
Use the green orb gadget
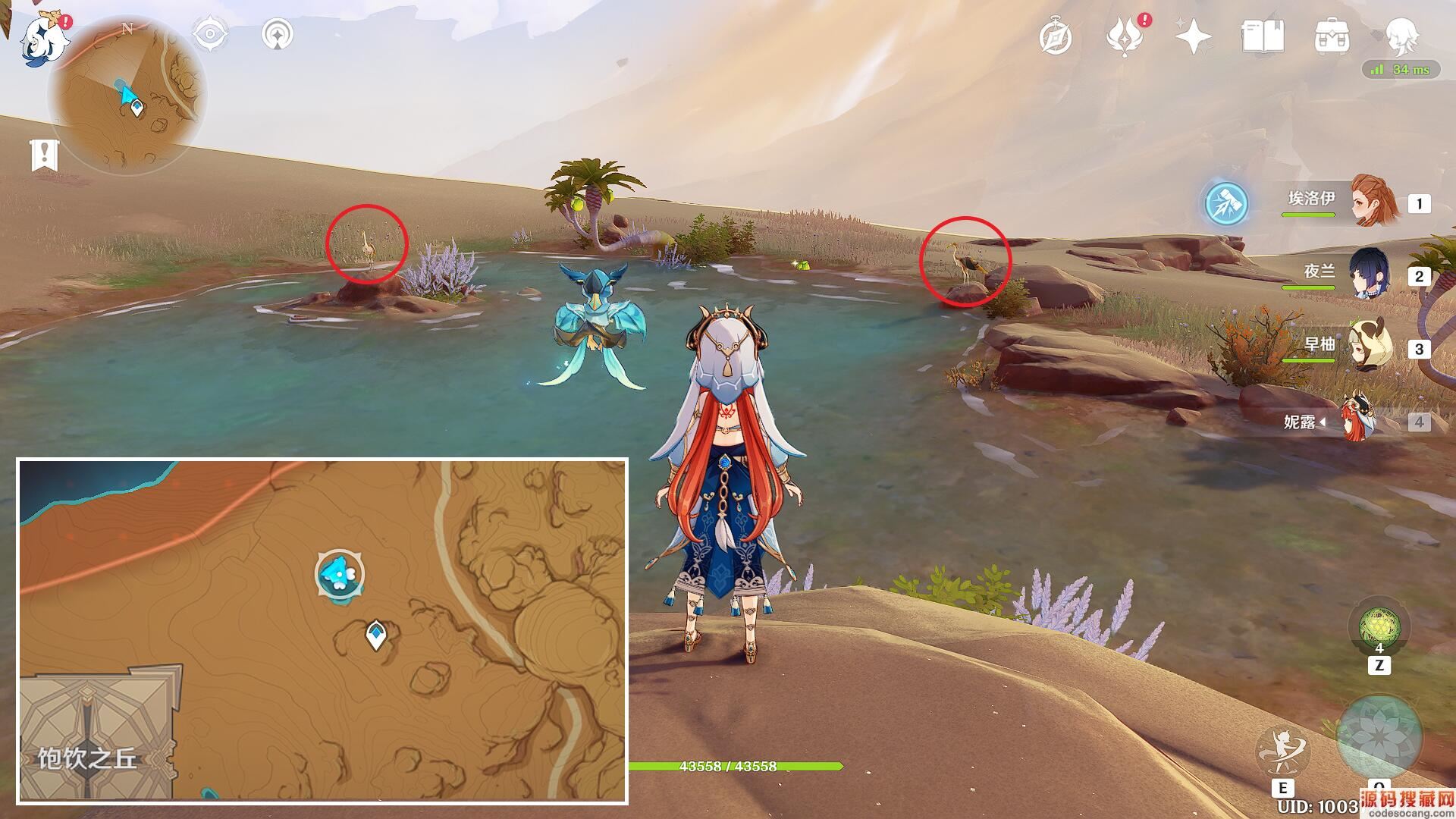click(1379, 626)
